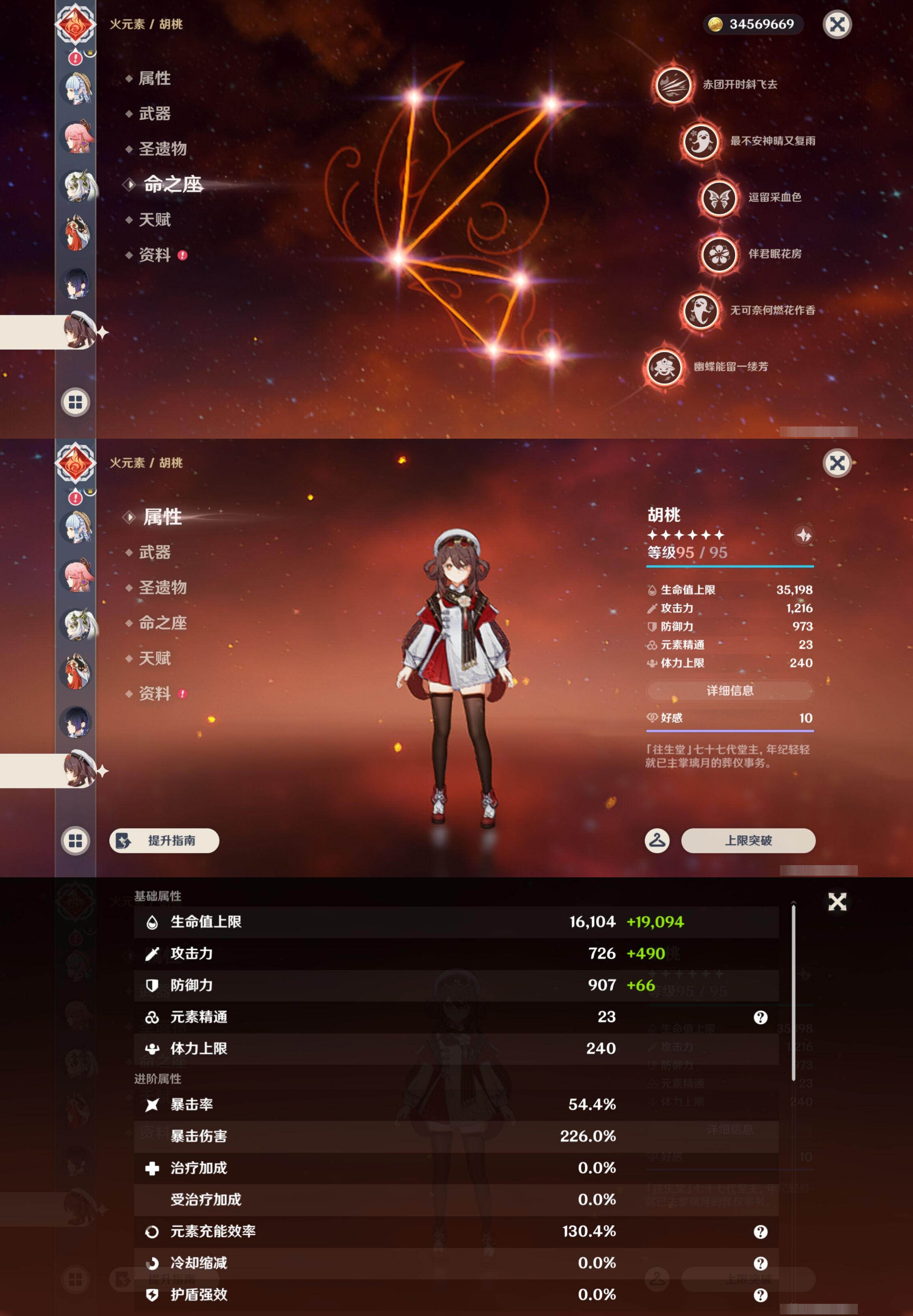Click the quick-enhance icon beside 上限突破

(x=657, y=841)
